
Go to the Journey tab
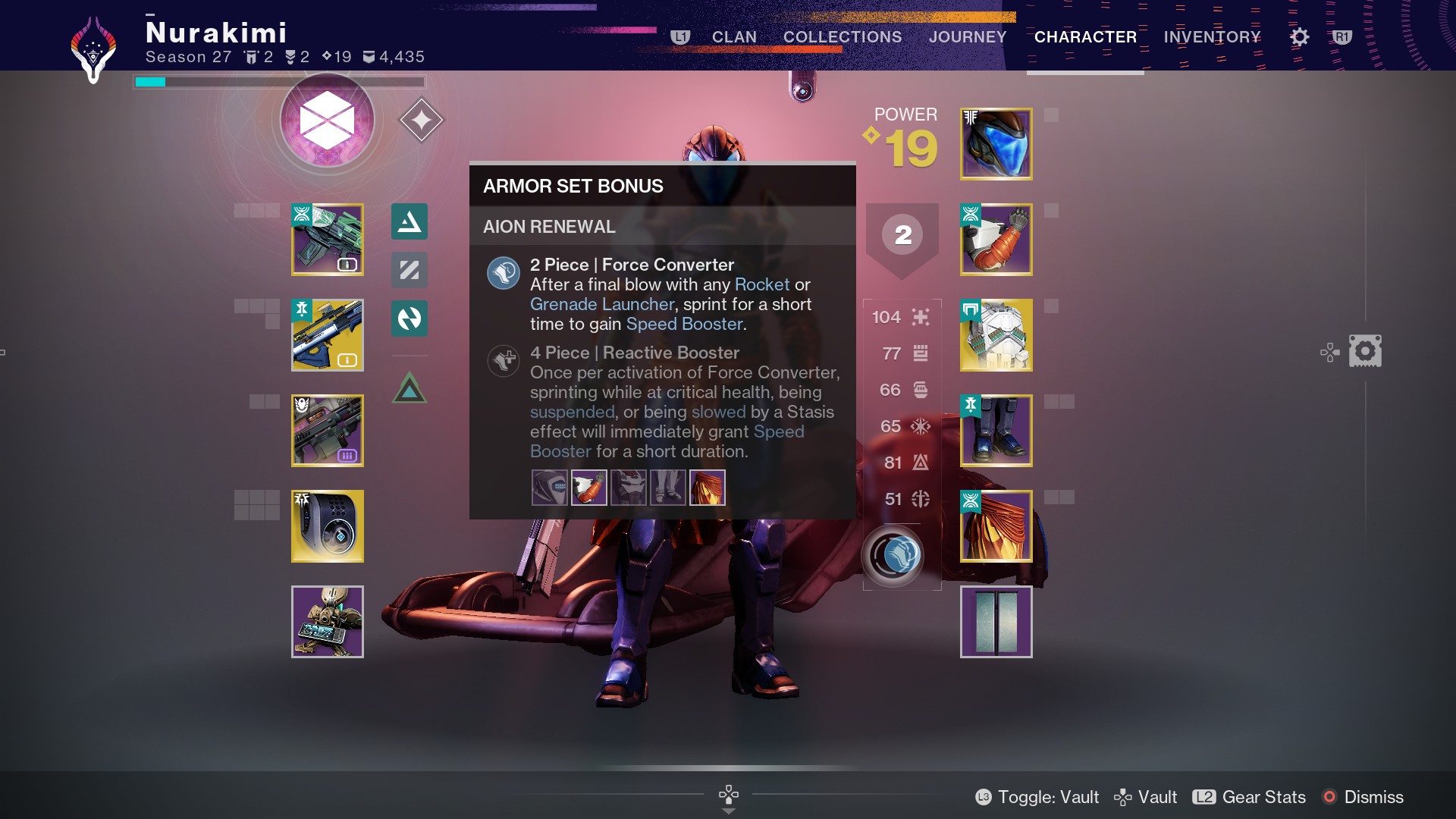968,36
